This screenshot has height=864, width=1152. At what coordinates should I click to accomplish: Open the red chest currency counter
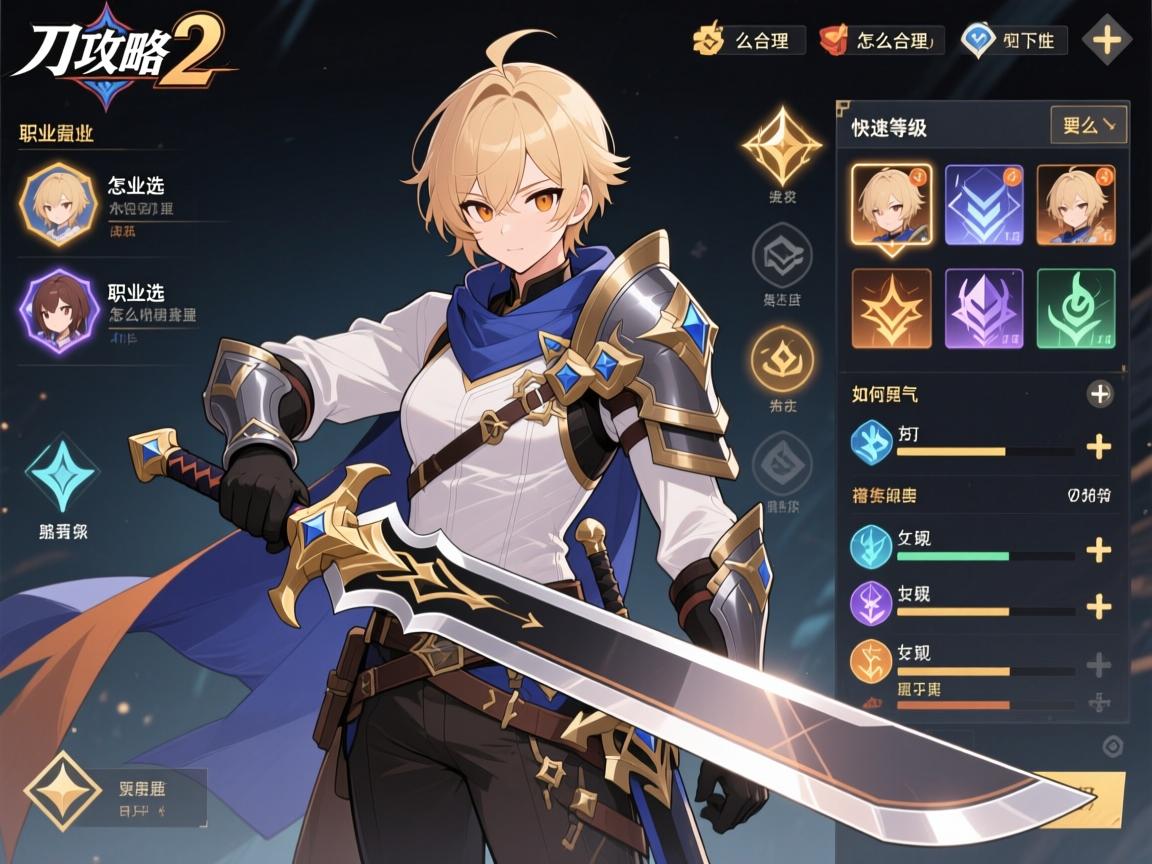[x=834, y=40]
